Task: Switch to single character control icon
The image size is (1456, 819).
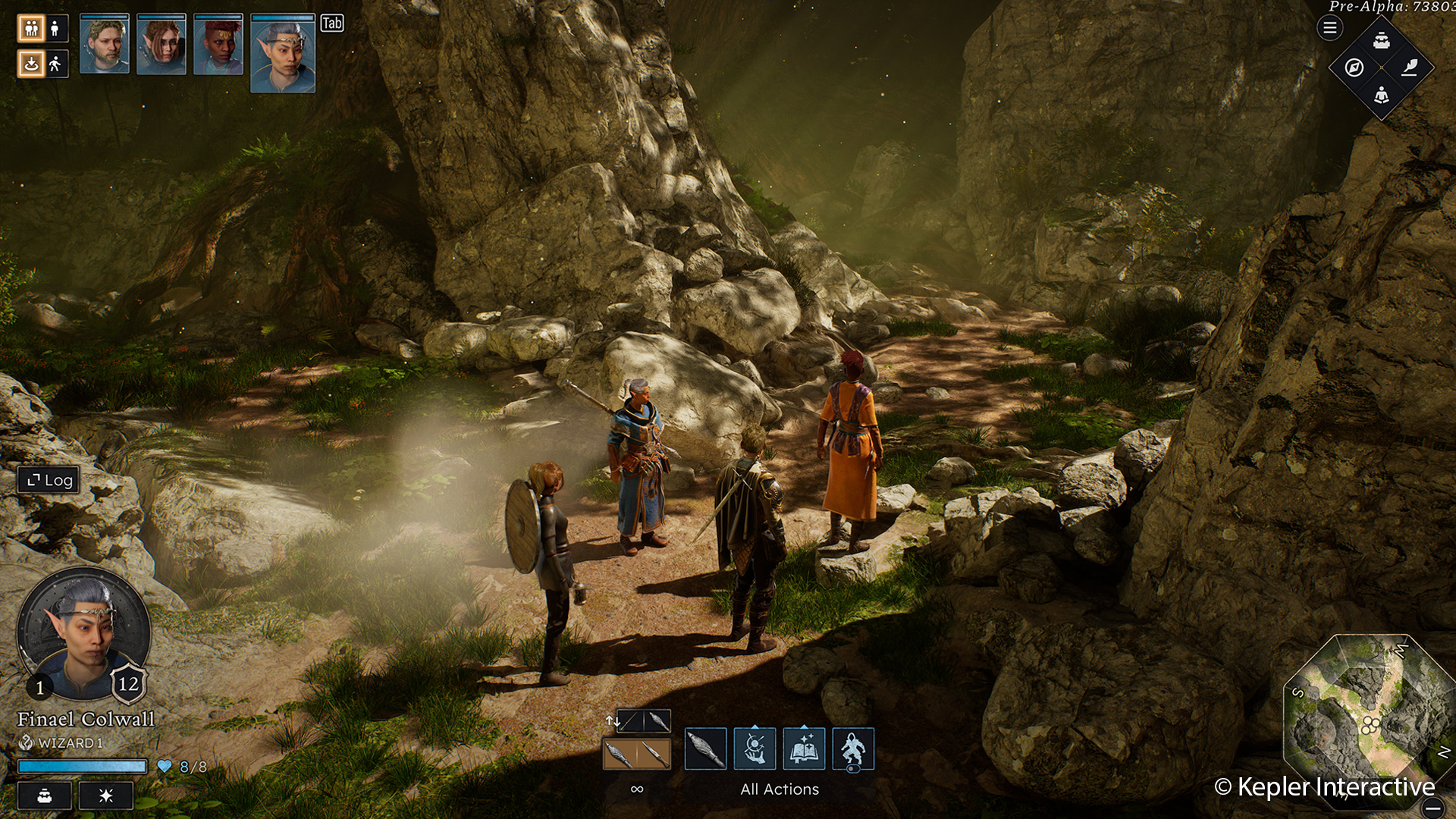Action: [55, 29]
